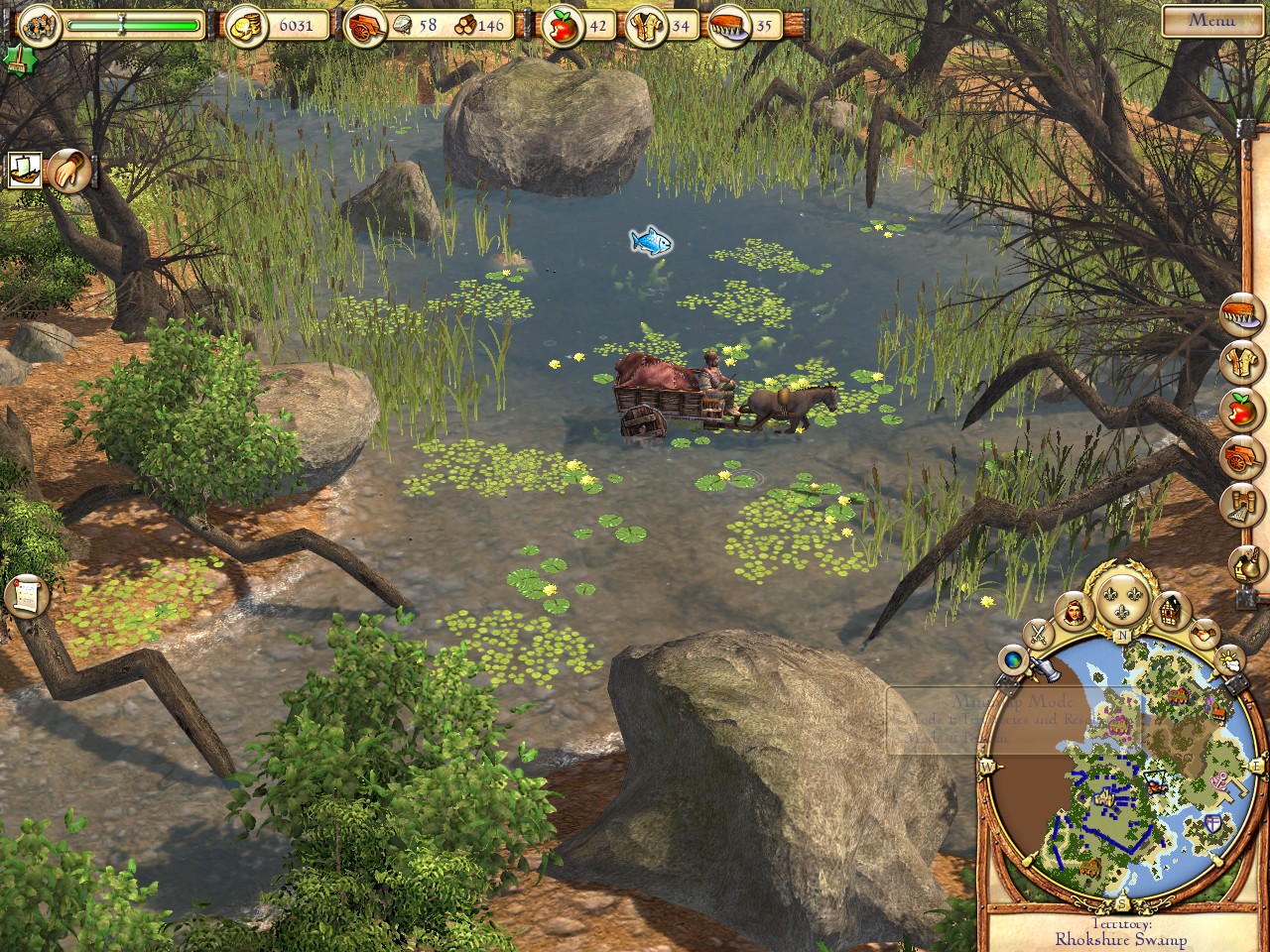The image size is (1270, 952).
Task: Click the open hand icon beside the ship
Action: (x=69, y=171)
